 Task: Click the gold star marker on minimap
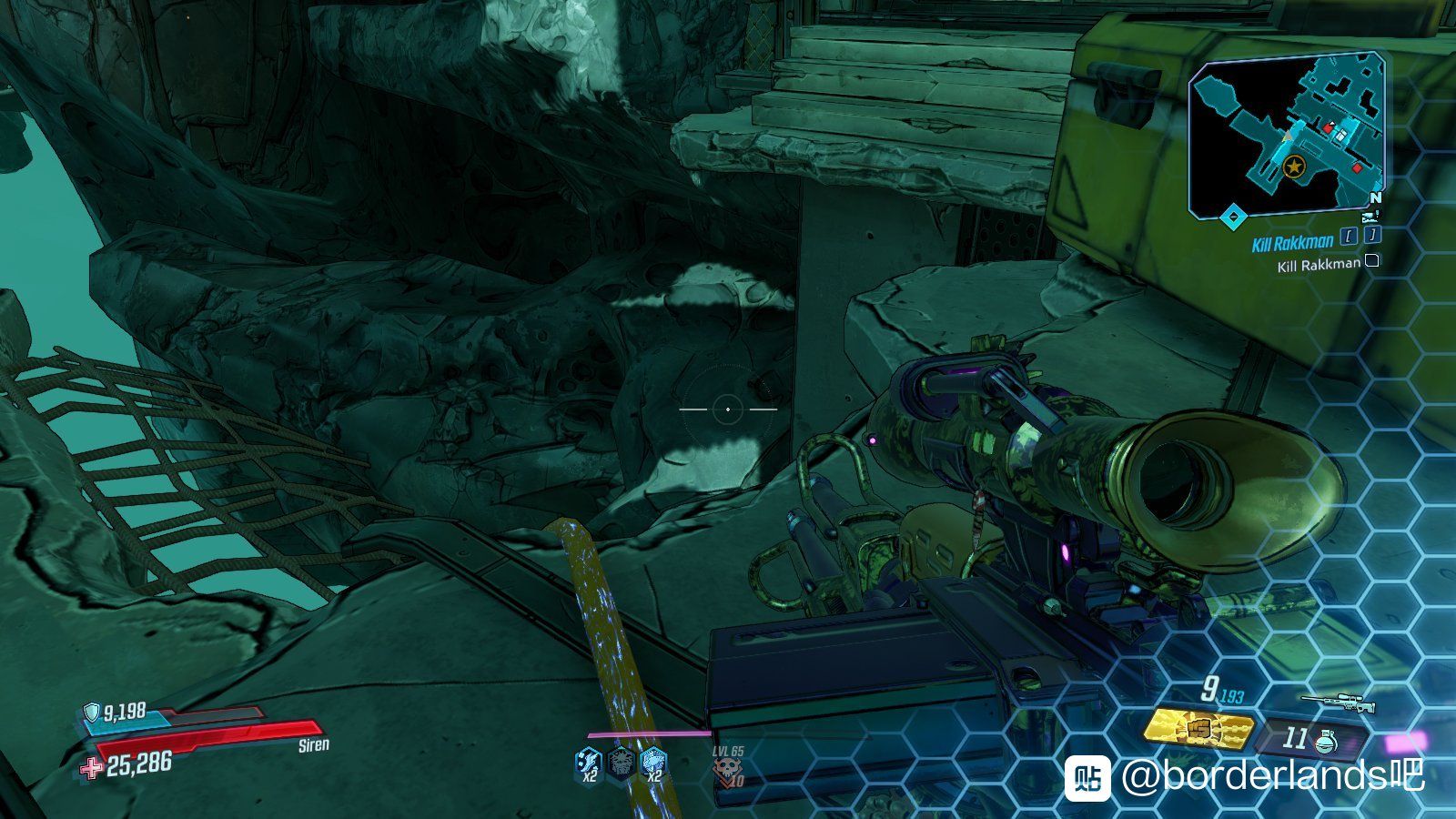(1292, 167)
